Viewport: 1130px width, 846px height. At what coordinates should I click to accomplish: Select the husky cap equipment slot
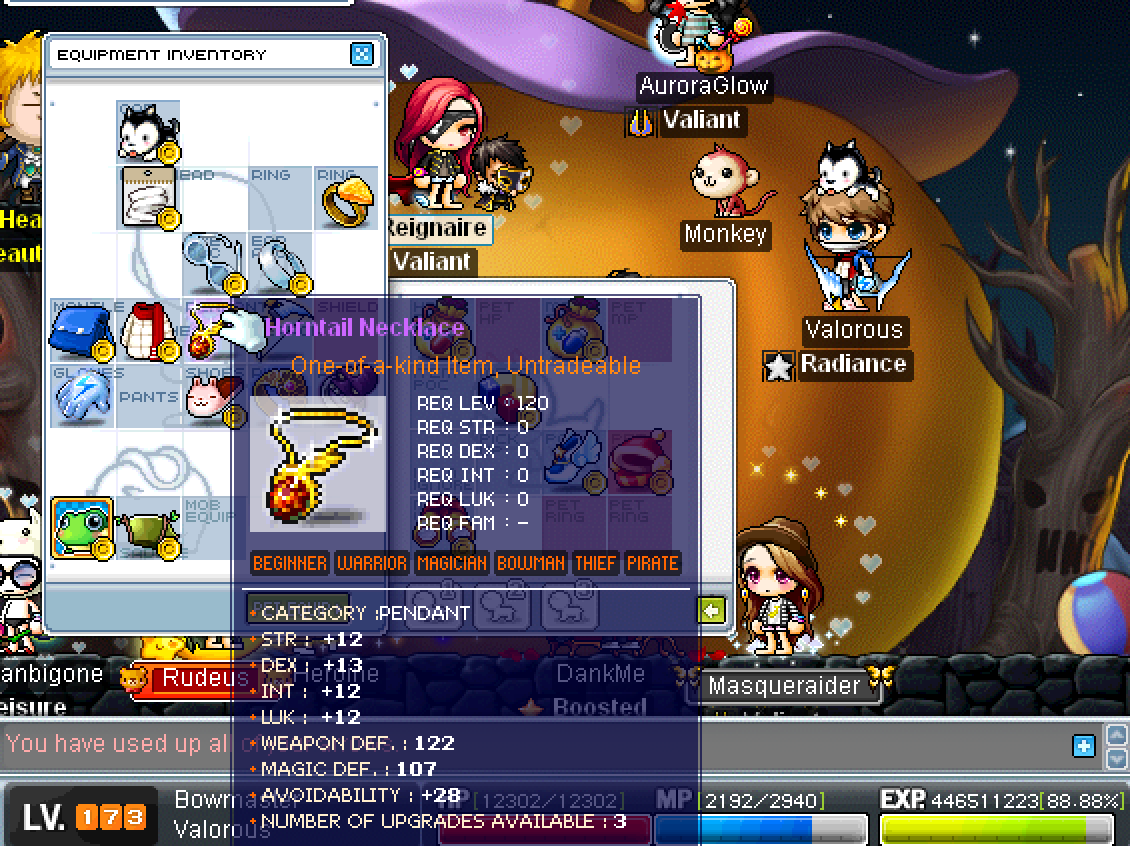tap(148, 131)
